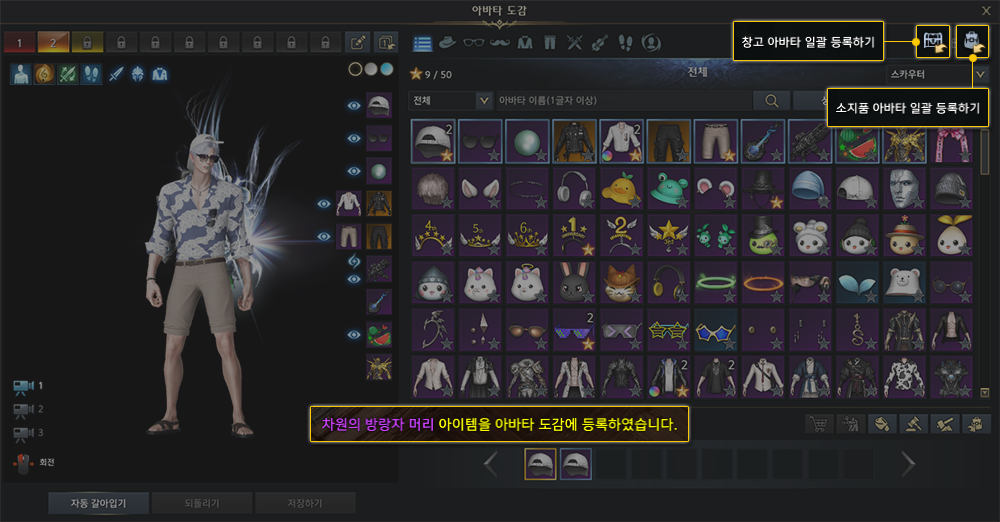Show the full list view category
1000x522 pixels.
pyautogui.click(x=422, y=42)
